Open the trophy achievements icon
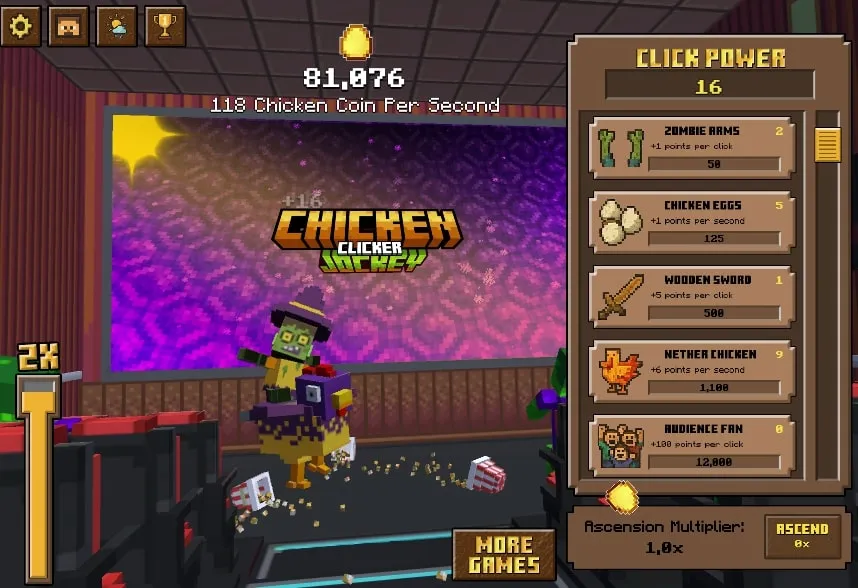This screenshot has height=588, width=858. 165,26
